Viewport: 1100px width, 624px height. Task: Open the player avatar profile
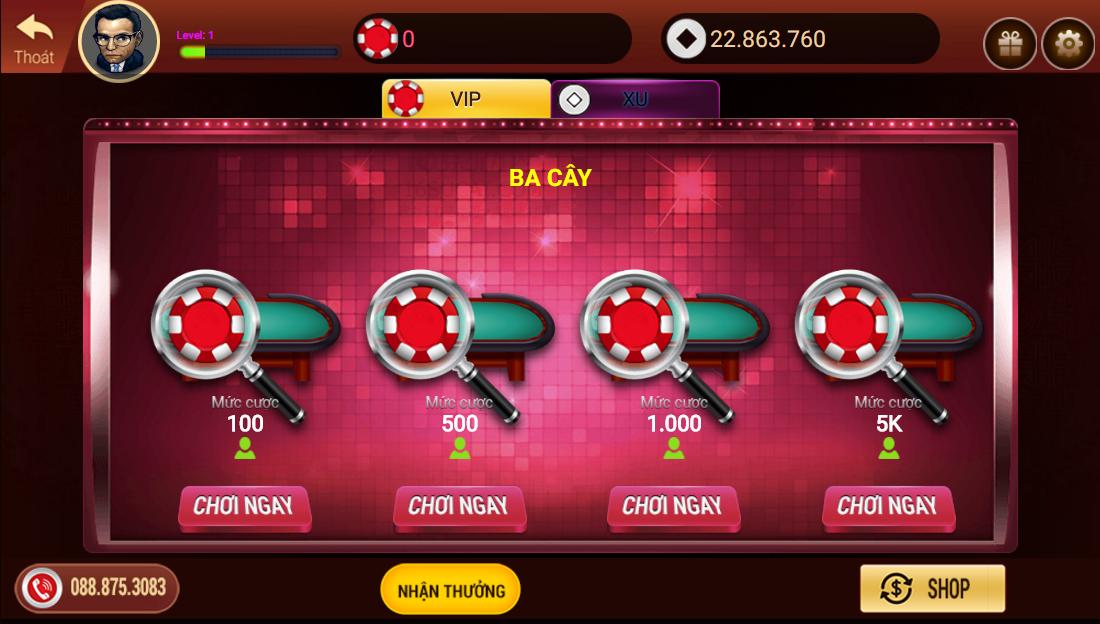tap(119, 41)
